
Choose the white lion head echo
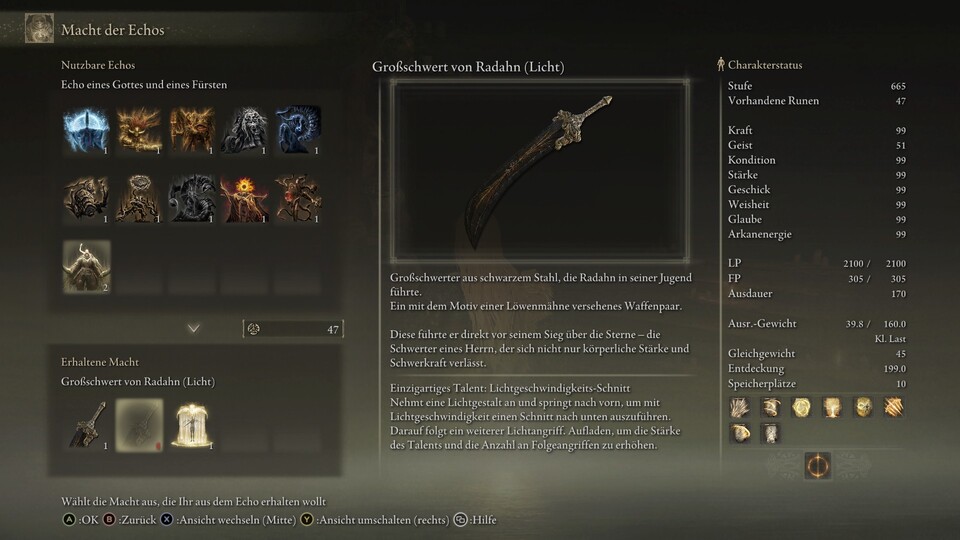[x=244, y=129]
